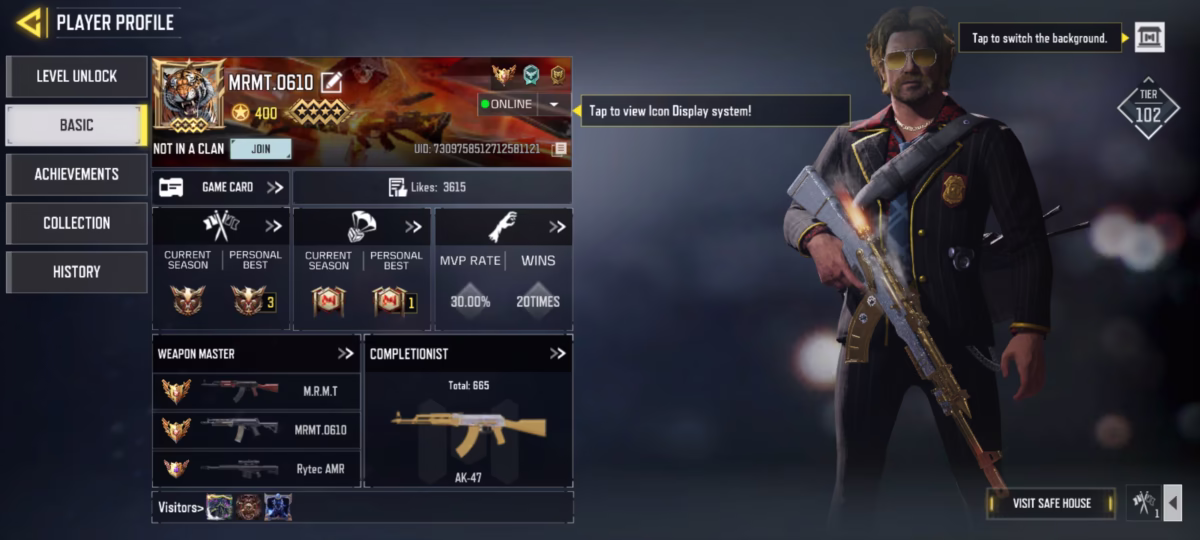Join a clan
Image resolution: width=1200 pixels, height=540 pixels.
click(260, 149)
